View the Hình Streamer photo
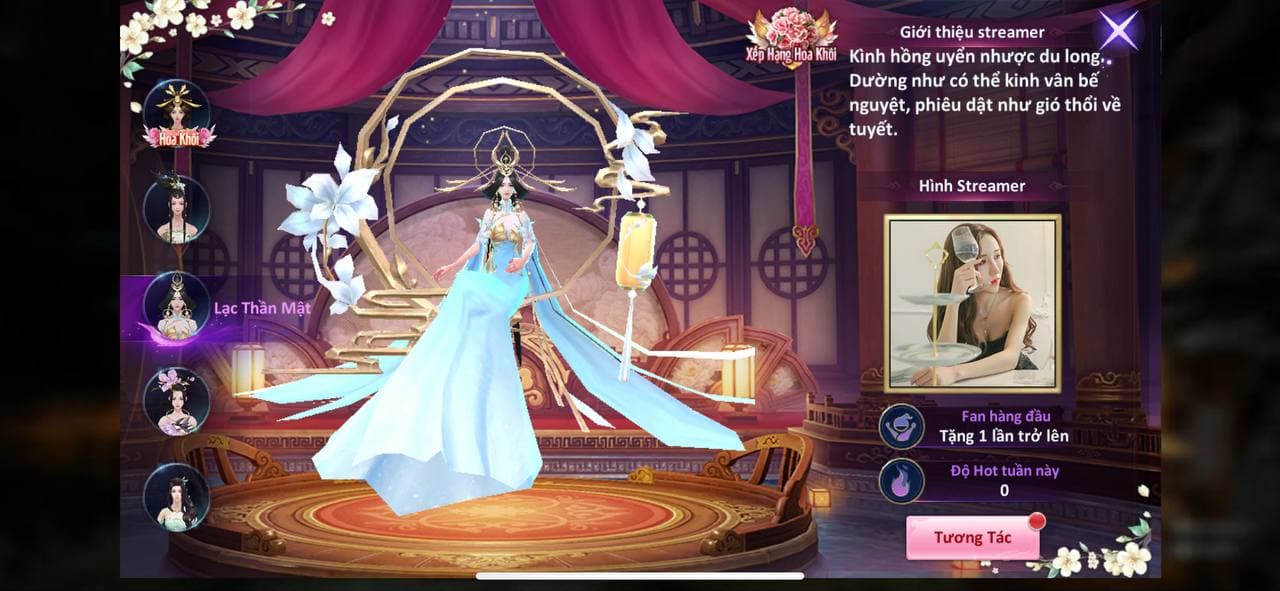 tap(972, 302)
